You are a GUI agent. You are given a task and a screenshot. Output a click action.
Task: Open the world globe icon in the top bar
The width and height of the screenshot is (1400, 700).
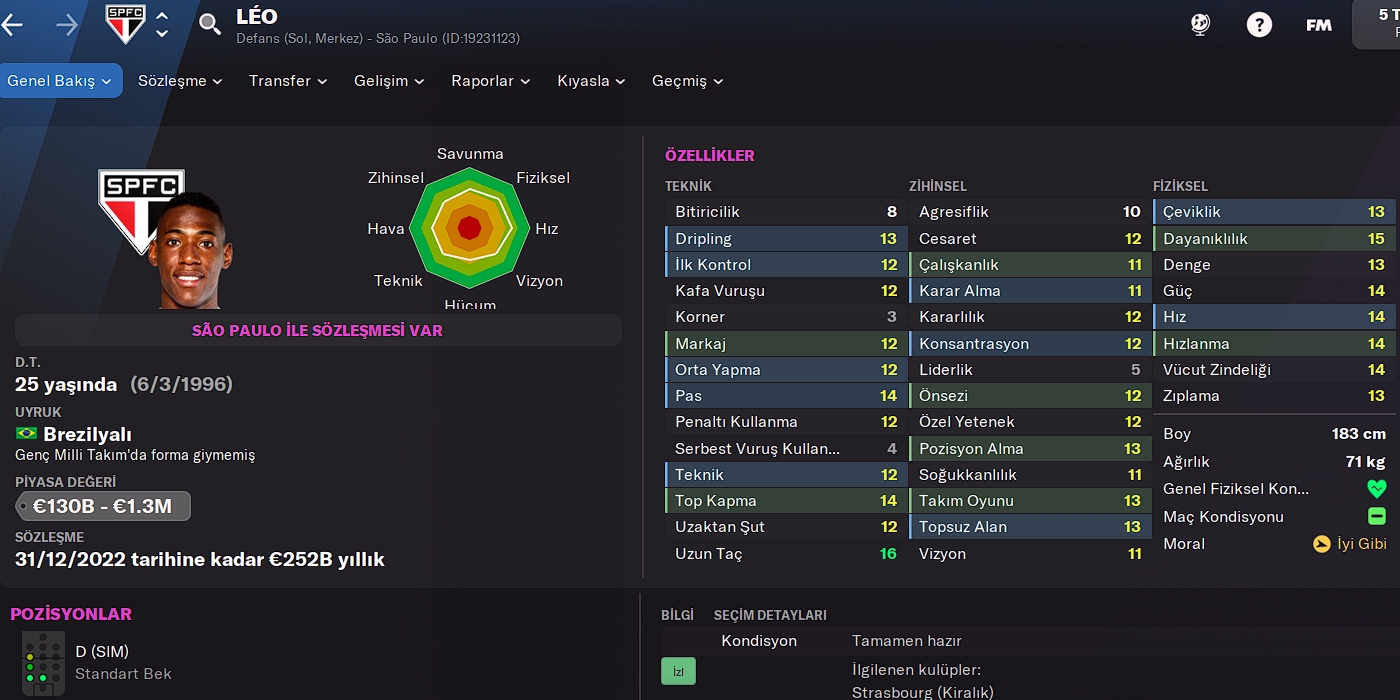[x=1201, y=25]
